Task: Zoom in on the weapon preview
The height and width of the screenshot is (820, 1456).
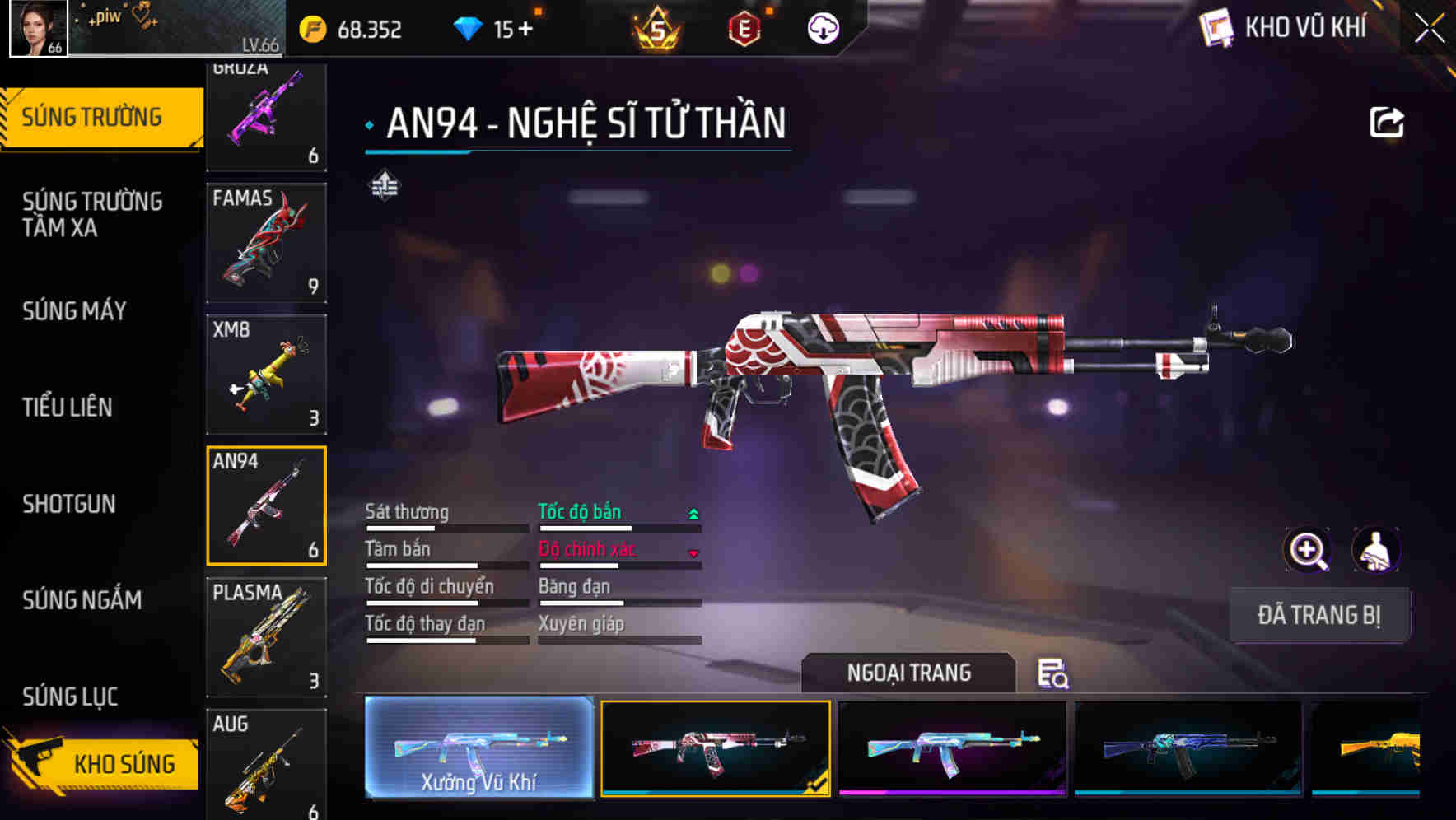Action: pyautogui.click(x=1307, y=550)
